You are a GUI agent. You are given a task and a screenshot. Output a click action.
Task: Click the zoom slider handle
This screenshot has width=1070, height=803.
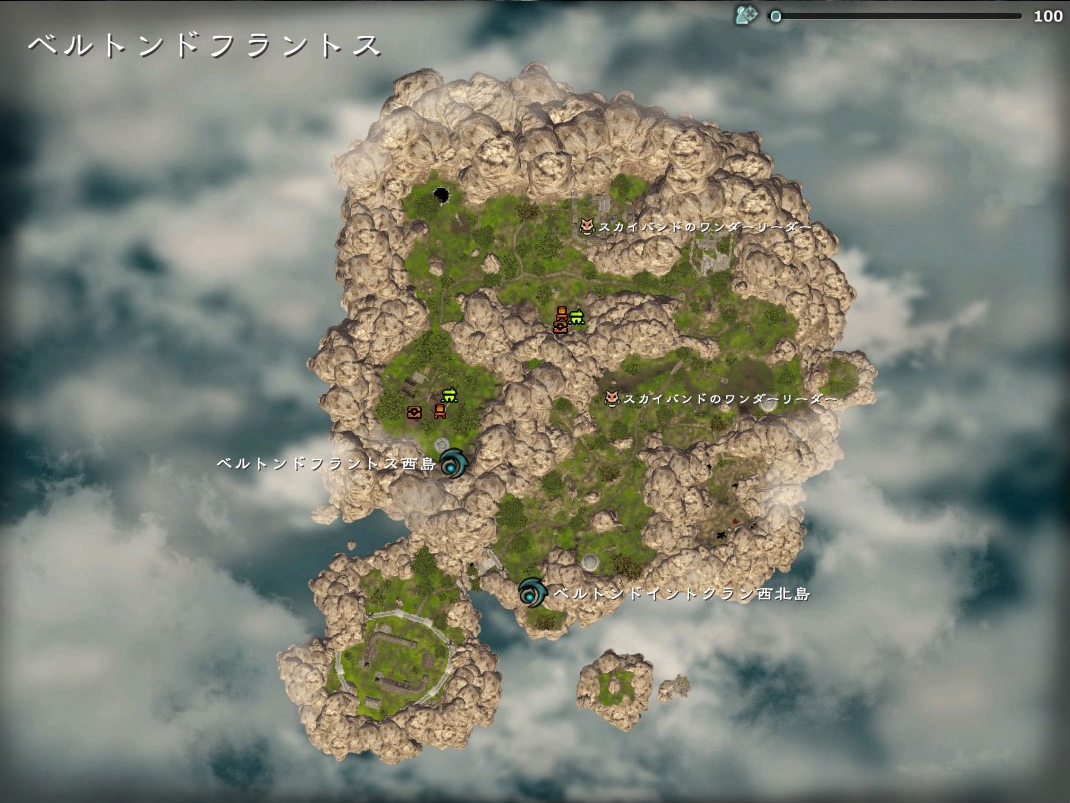pos(775,16)
